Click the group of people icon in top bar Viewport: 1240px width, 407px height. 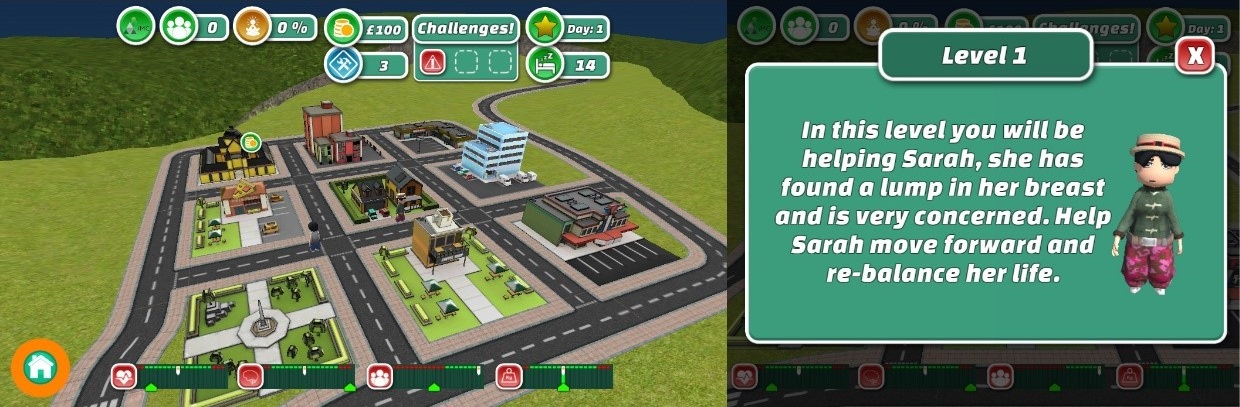[x=179, y=27]
